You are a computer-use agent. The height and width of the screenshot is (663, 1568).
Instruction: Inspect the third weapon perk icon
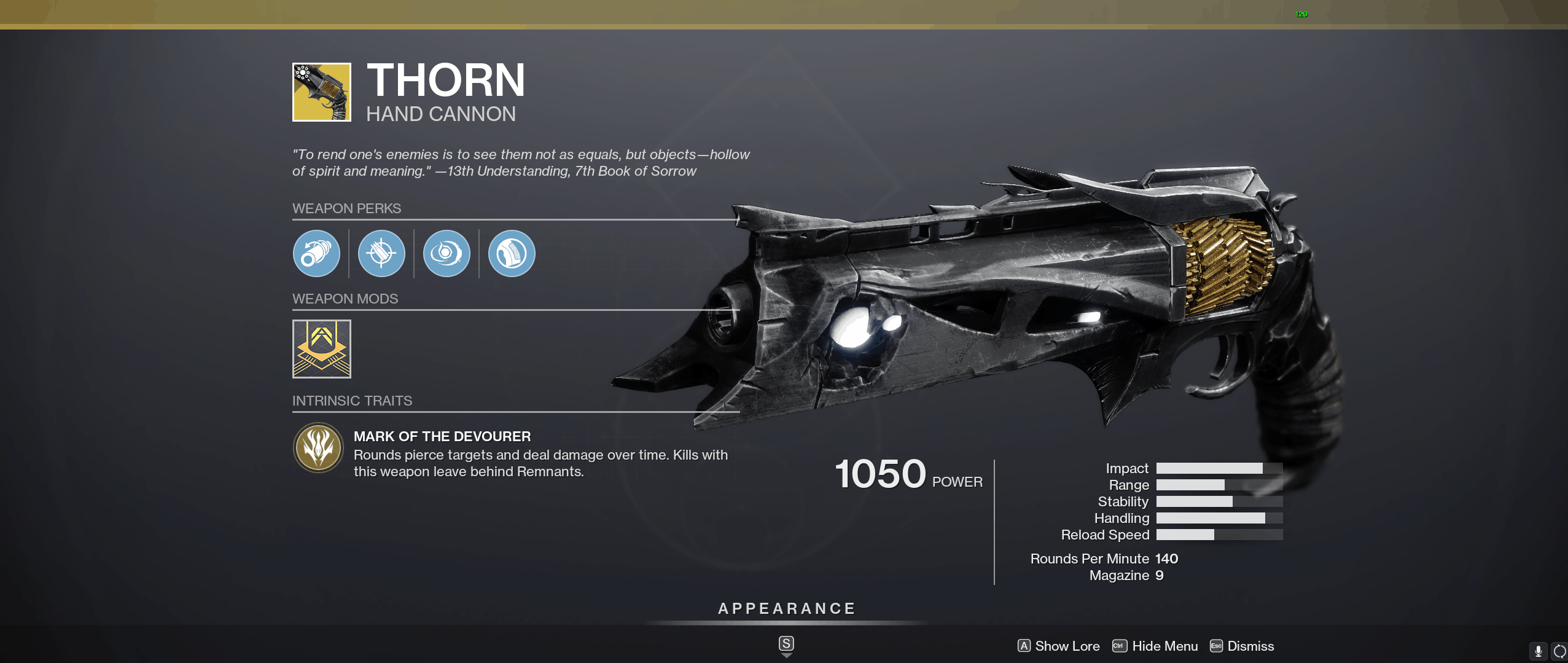[447, 253]
